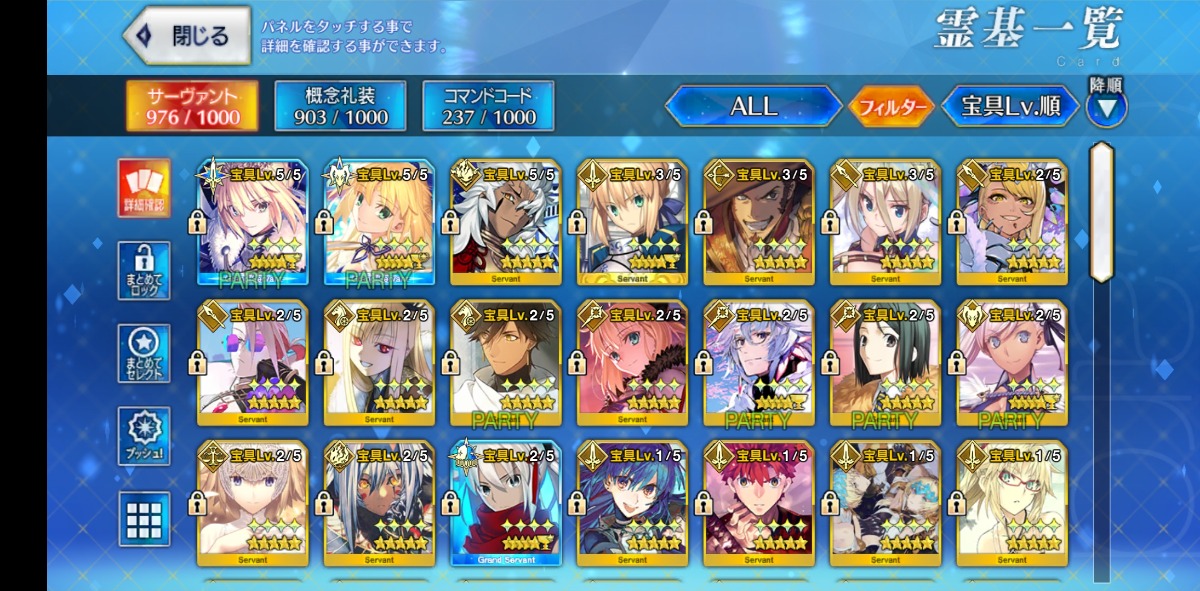Switch to the サーヴァント tab

point(192,106)
